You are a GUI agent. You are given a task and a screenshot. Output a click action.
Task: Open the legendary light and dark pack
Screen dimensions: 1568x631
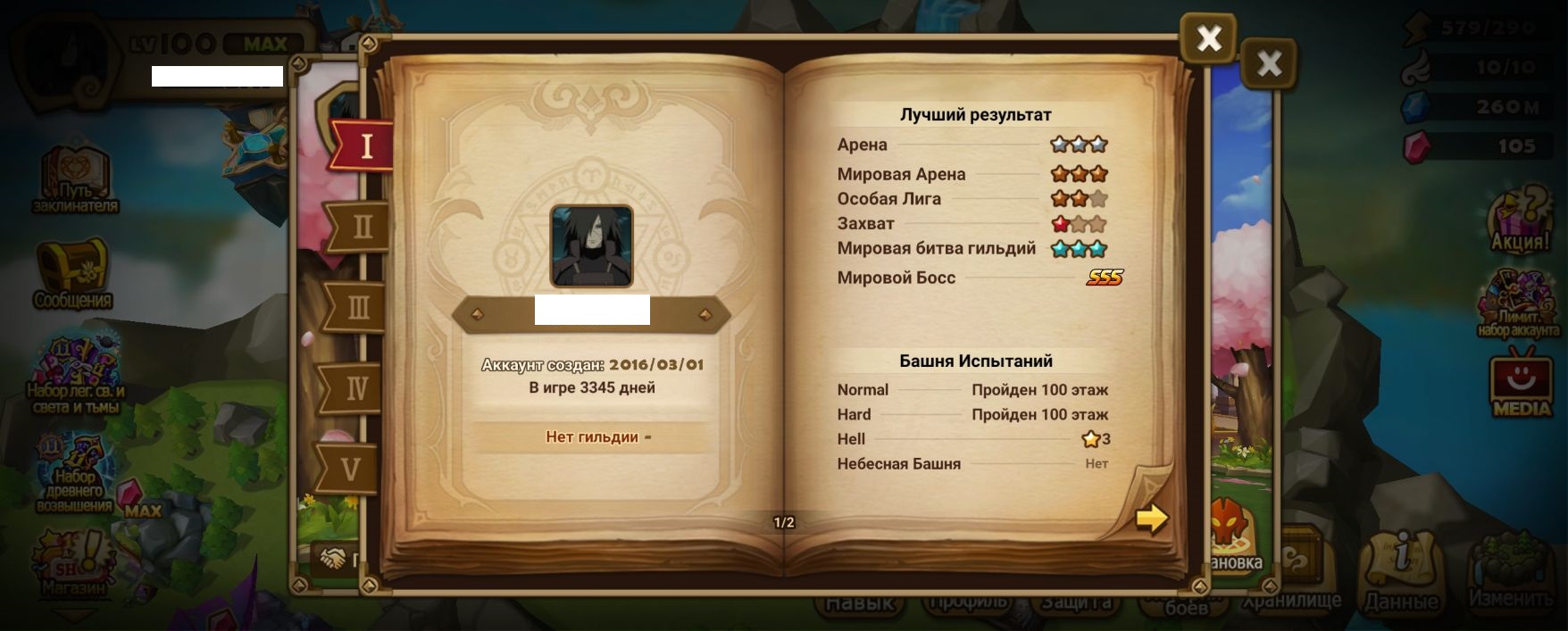tap(75, 375)
